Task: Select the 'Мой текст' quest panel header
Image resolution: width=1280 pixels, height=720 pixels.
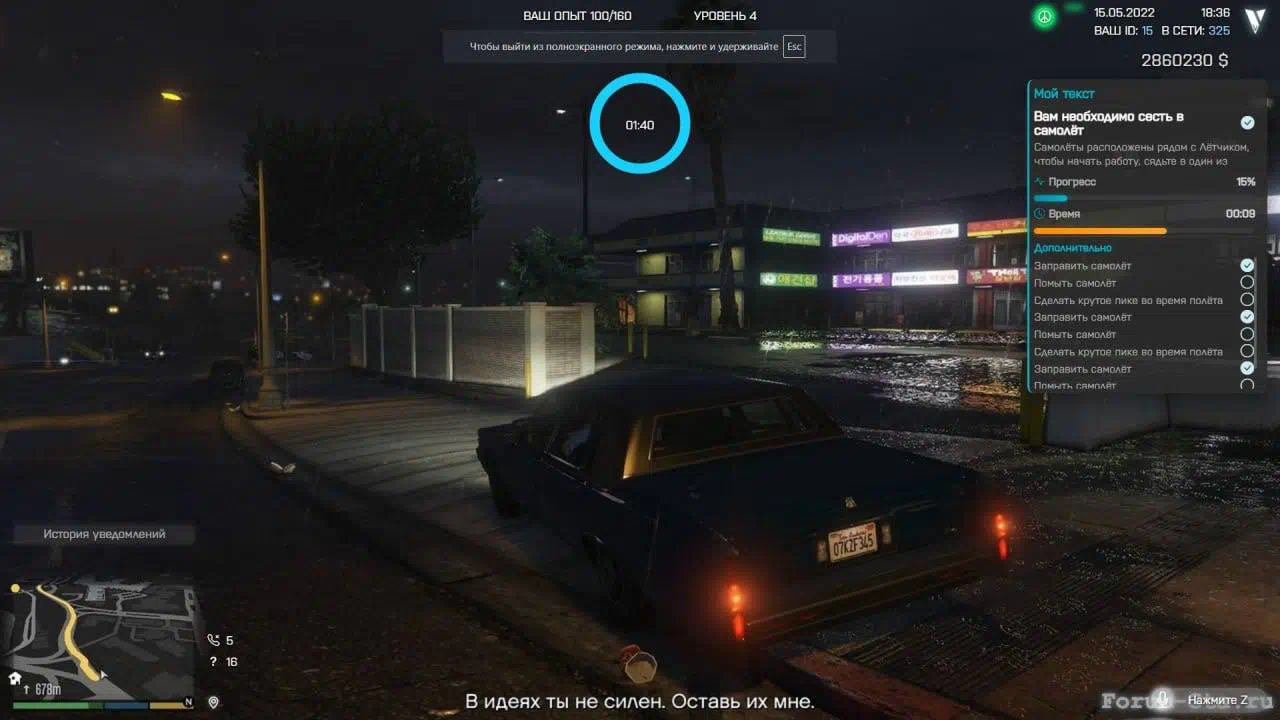Action: pyautogui.click(x=1064, y=94)
